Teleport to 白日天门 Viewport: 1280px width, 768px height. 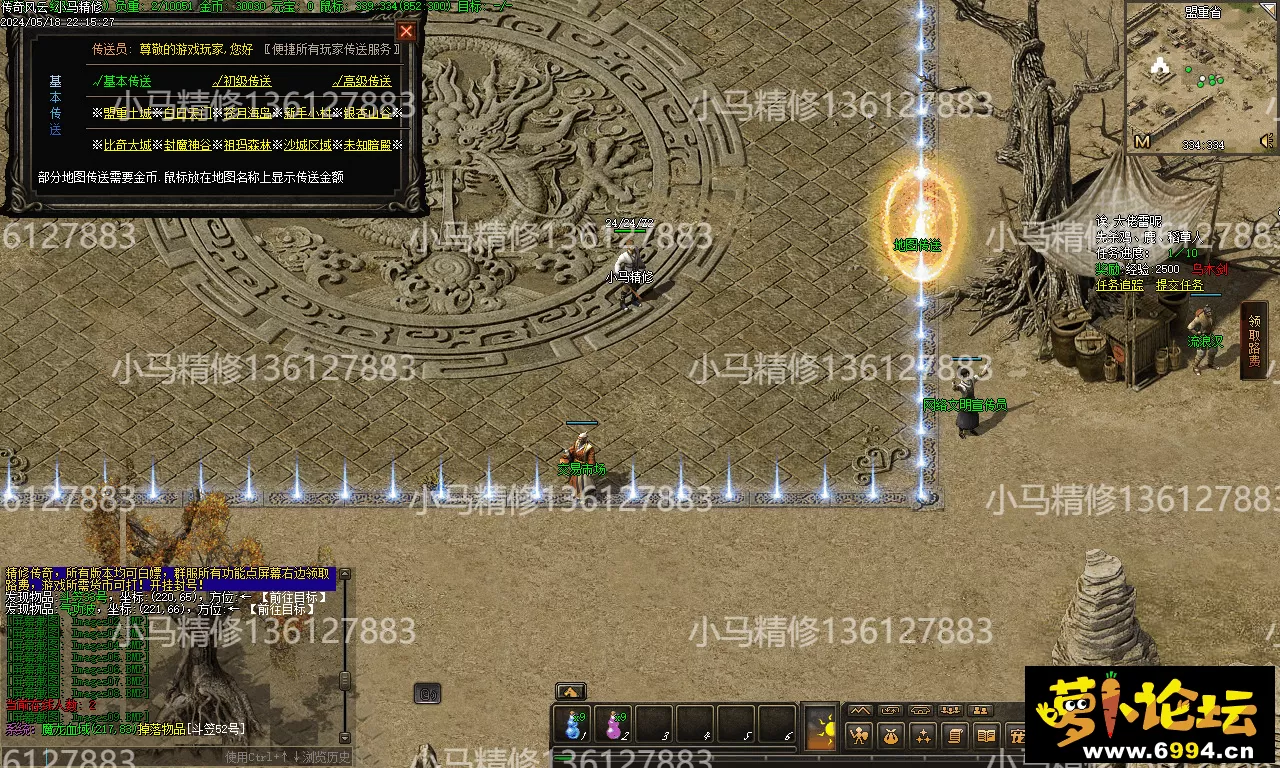(188, 113)
